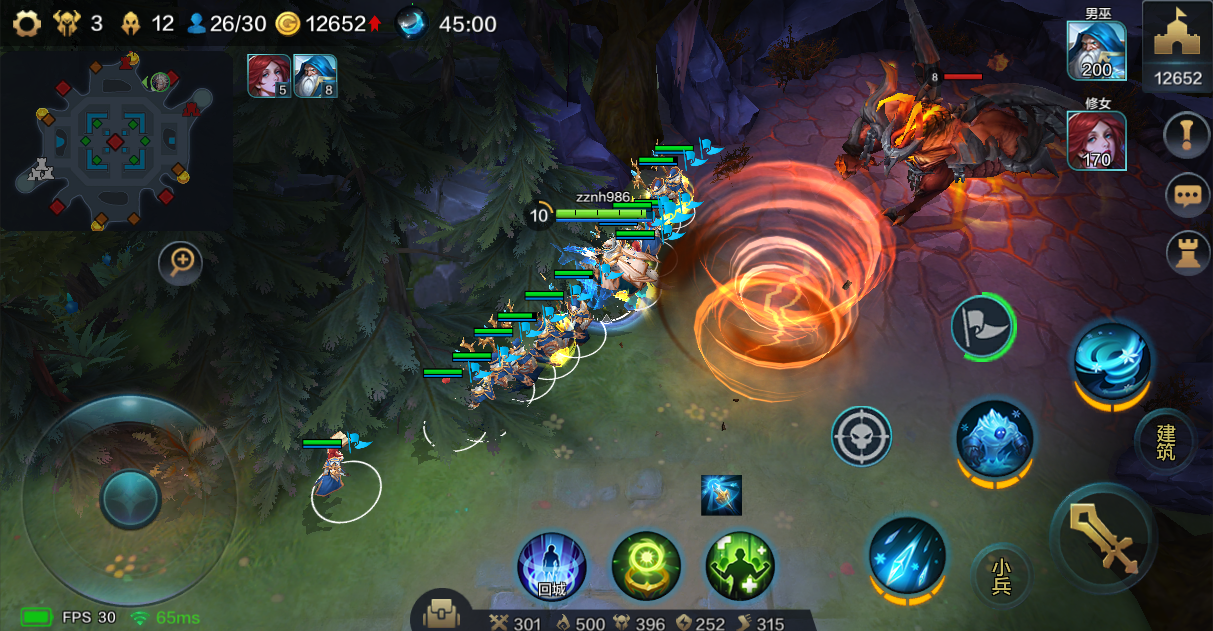Open the castle shop with 12652 gold

(1177, 46)
